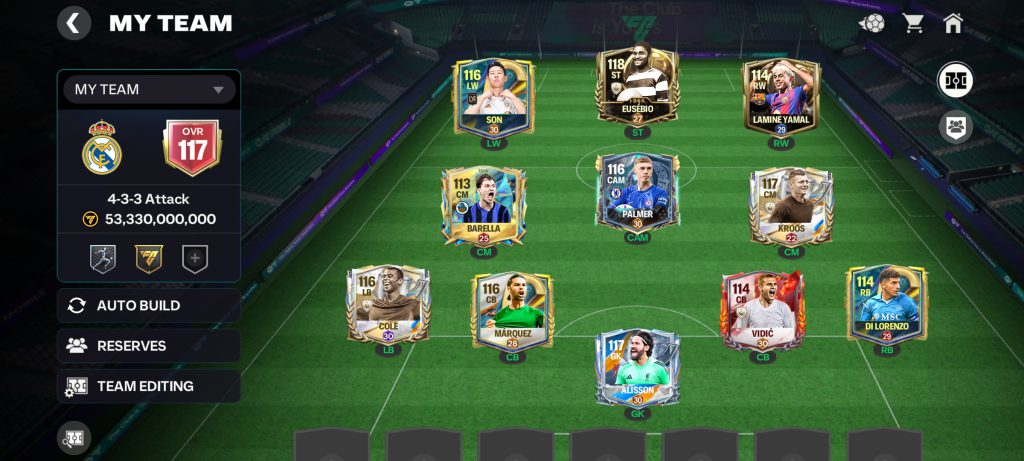
Task: Select the Márquez centre back card
Action: (x=512, y=312)
